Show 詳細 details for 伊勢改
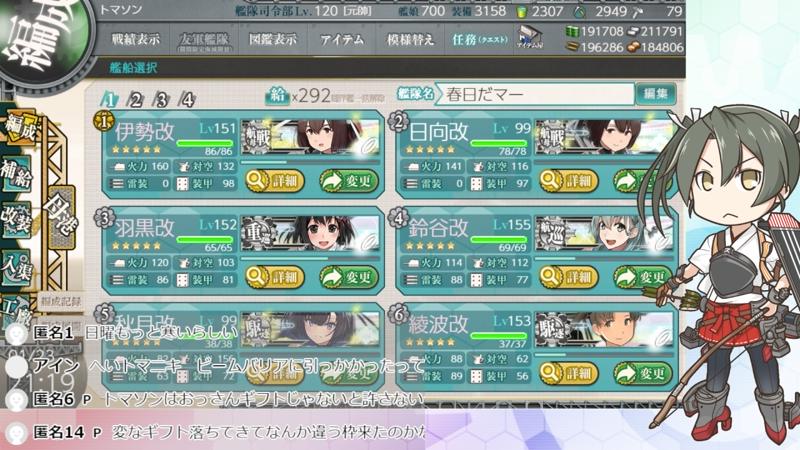The height and width of the screenshot is (450, 800). point(272,181)
